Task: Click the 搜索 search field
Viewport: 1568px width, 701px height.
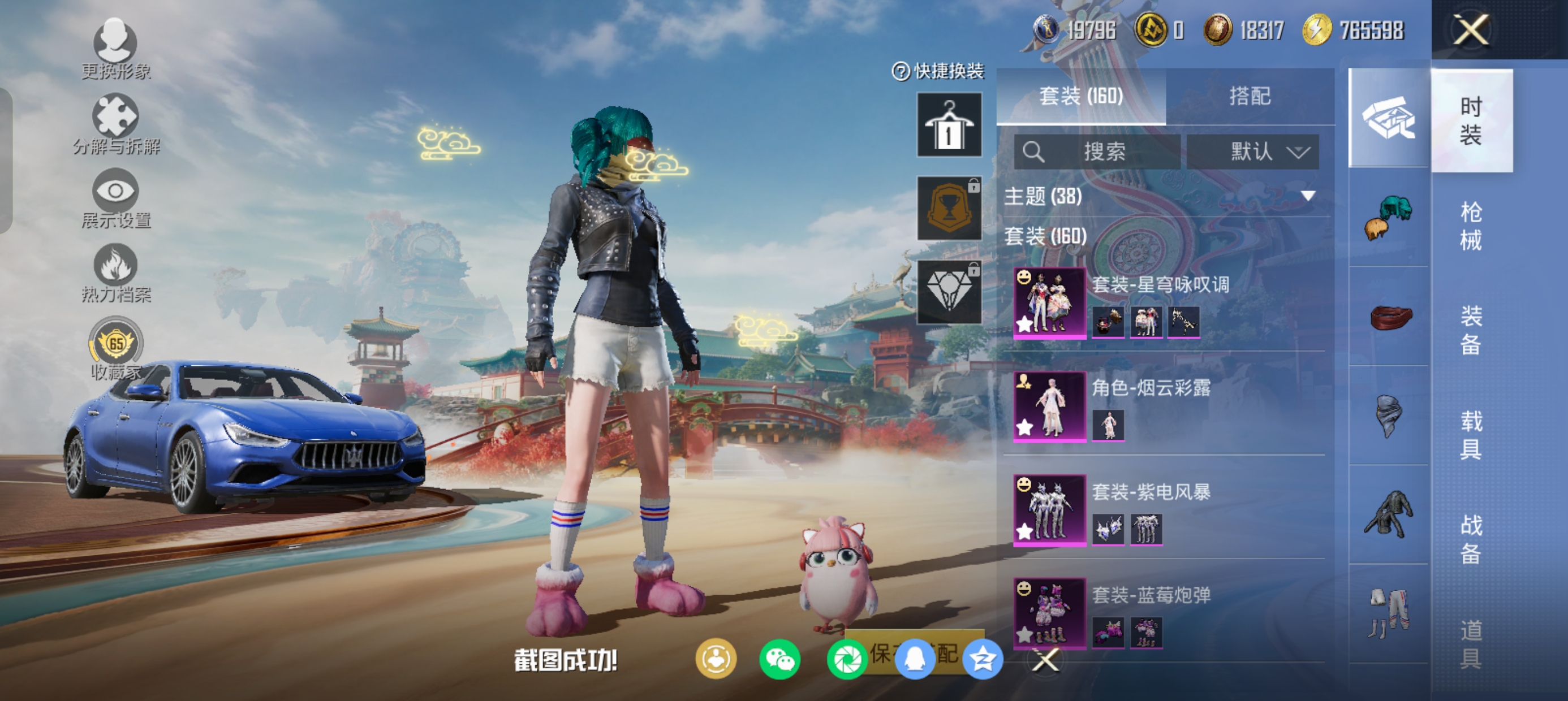Action: pyautogui.click(x=1097, y=152)
